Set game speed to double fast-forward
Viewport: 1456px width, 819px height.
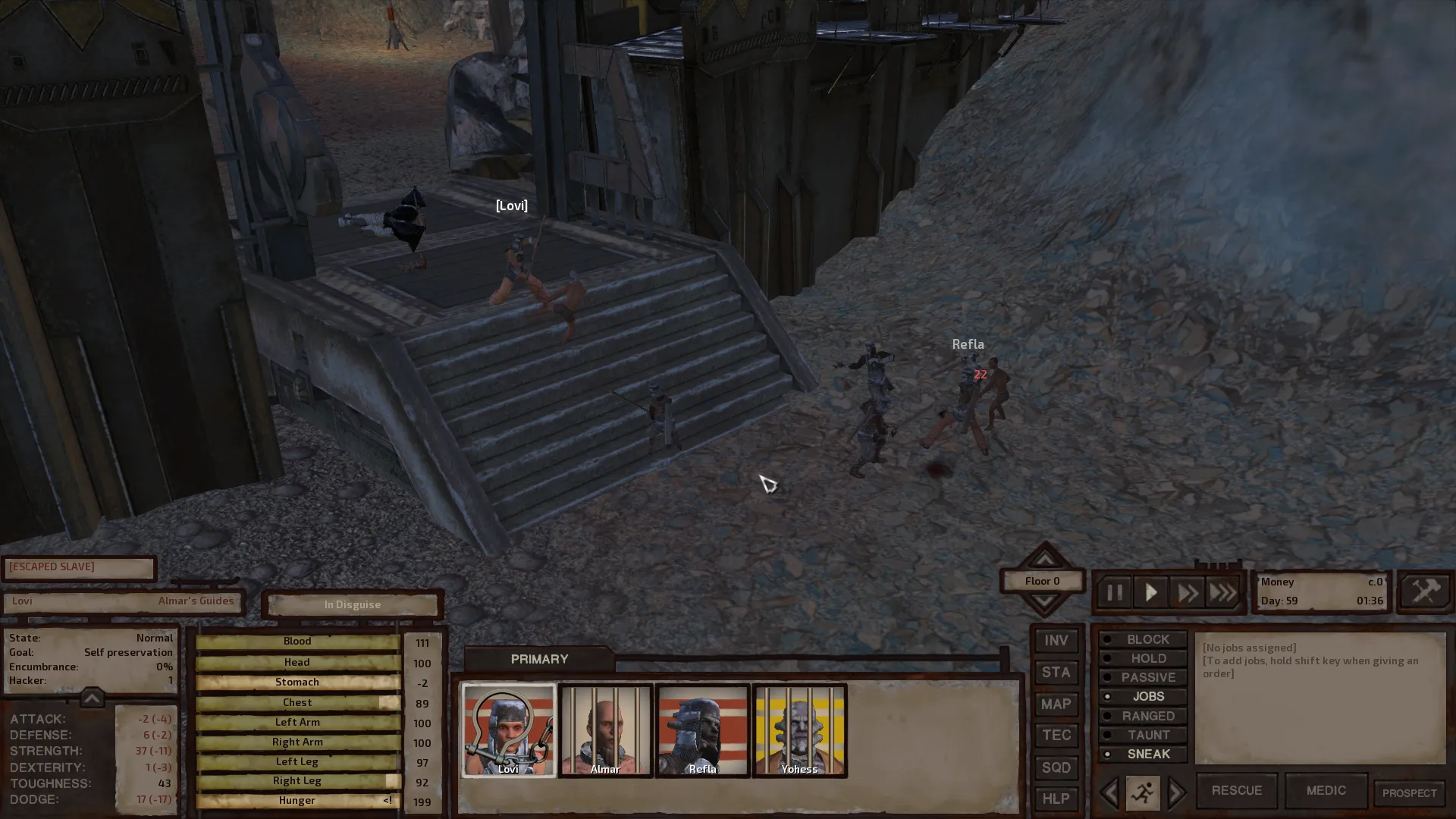click(1187, 592)
